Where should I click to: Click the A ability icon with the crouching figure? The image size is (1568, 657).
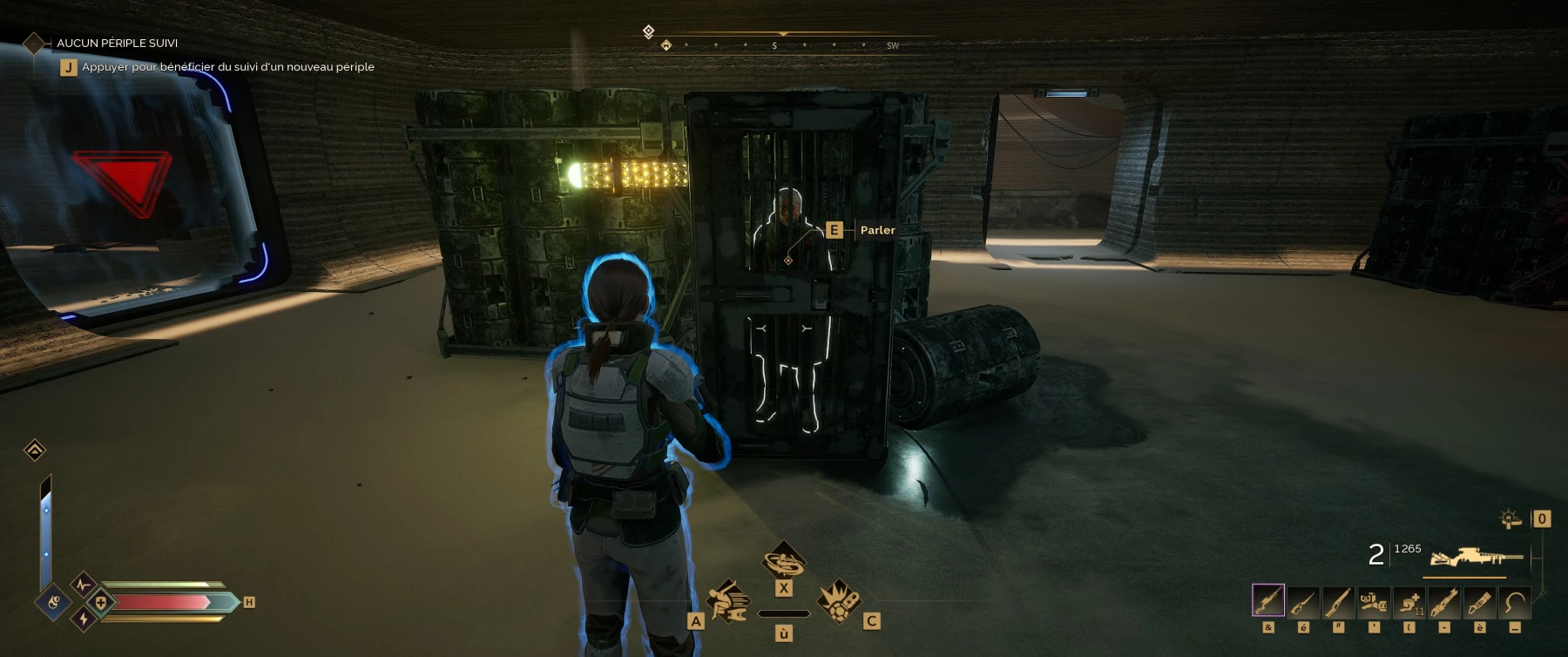click(728, 602)
